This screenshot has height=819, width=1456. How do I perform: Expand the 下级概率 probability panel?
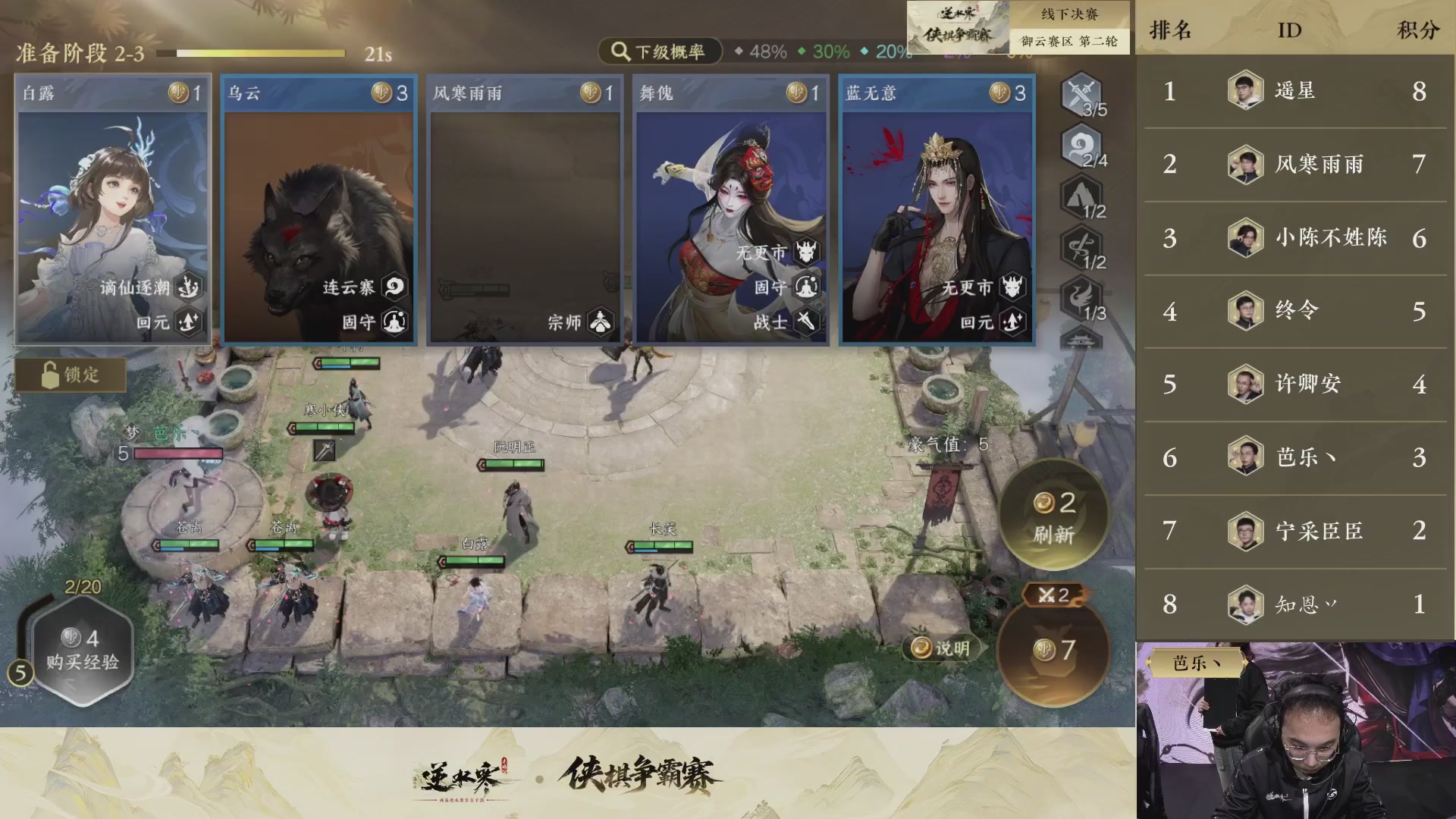pos(659,52)
